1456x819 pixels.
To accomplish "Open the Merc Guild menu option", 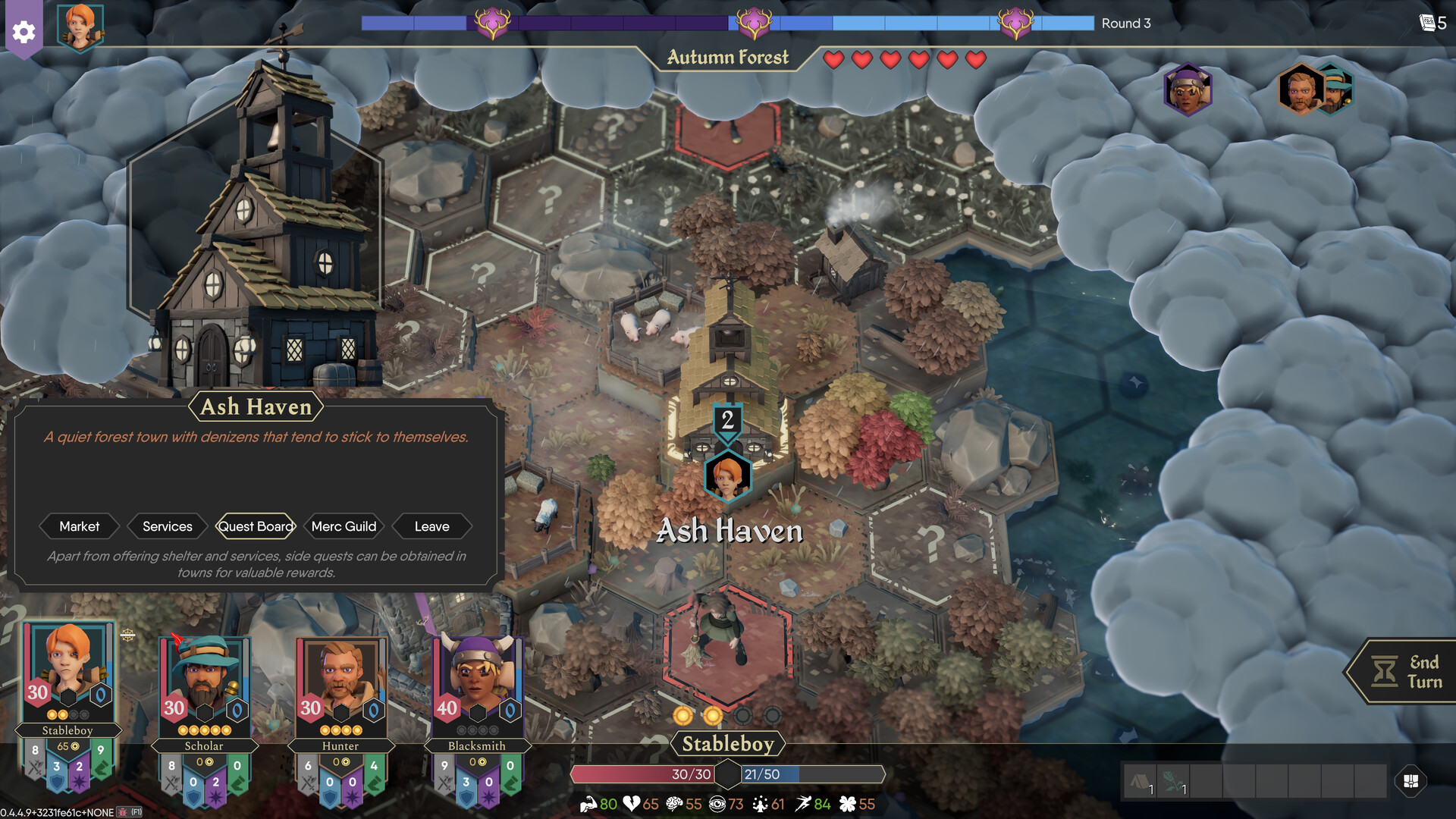I will click(343, 526).
